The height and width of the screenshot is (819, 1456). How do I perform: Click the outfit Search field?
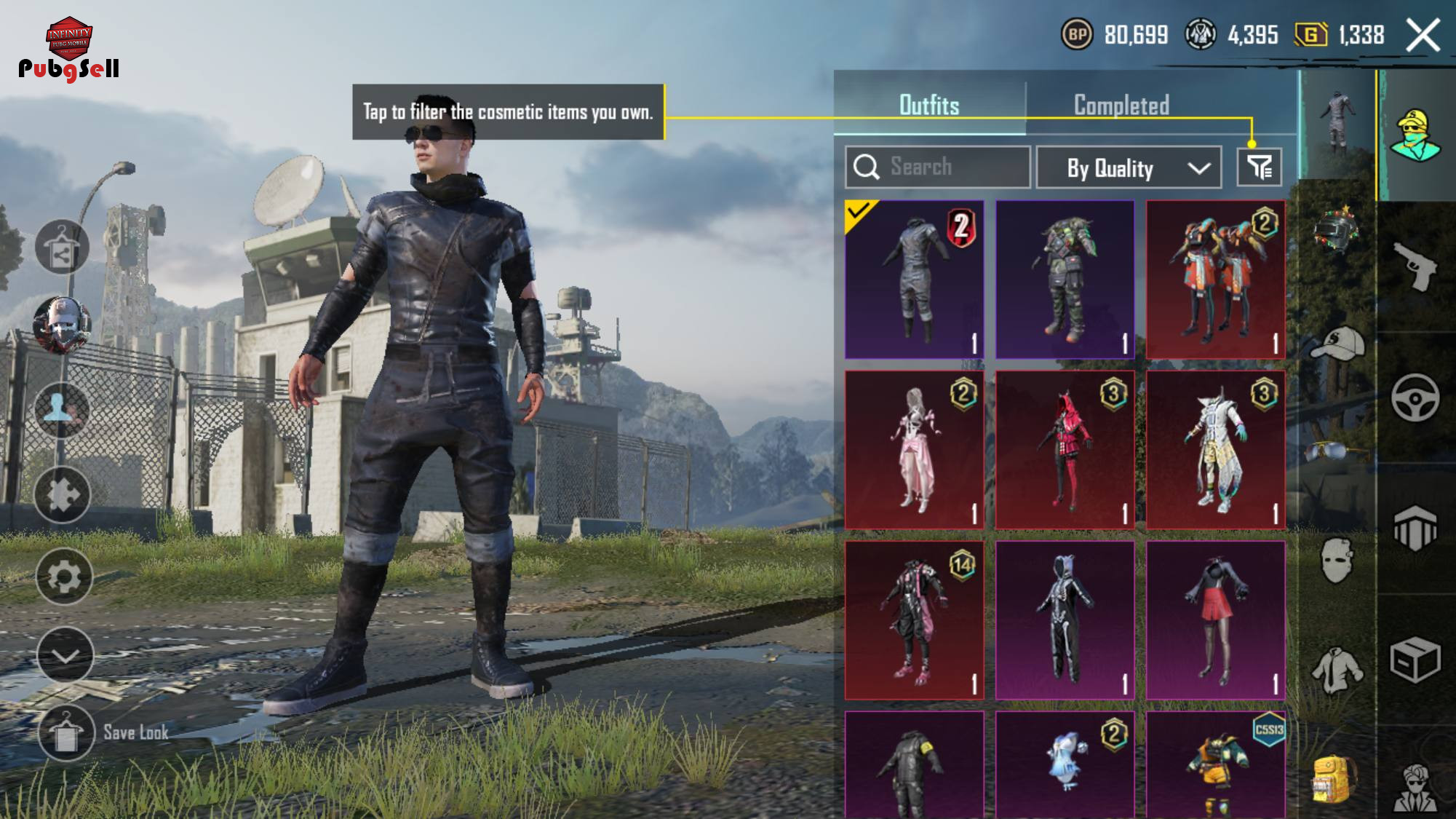pyautogui.click(x=937, y=167)
